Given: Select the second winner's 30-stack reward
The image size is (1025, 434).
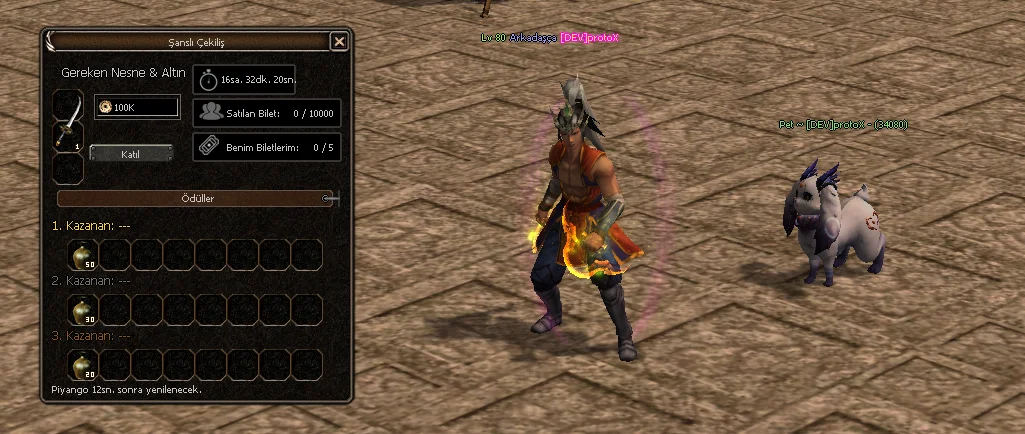Looking at the screenshot, I should [82, 310].
